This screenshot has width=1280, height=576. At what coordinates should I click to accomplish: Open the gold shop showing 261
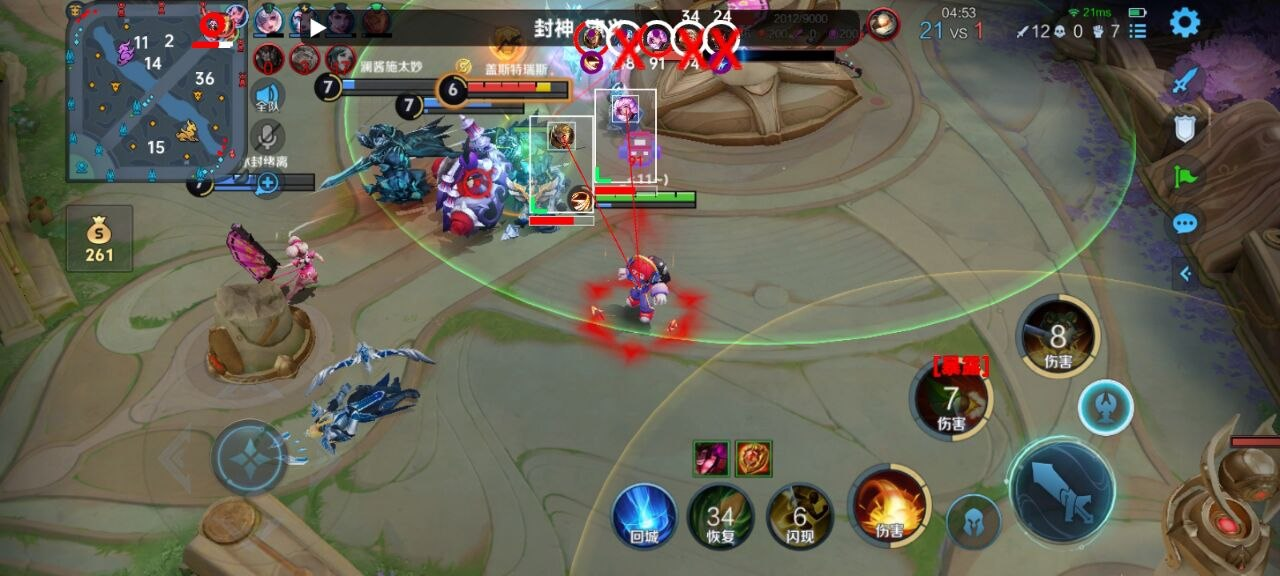[x=99, y=238]
